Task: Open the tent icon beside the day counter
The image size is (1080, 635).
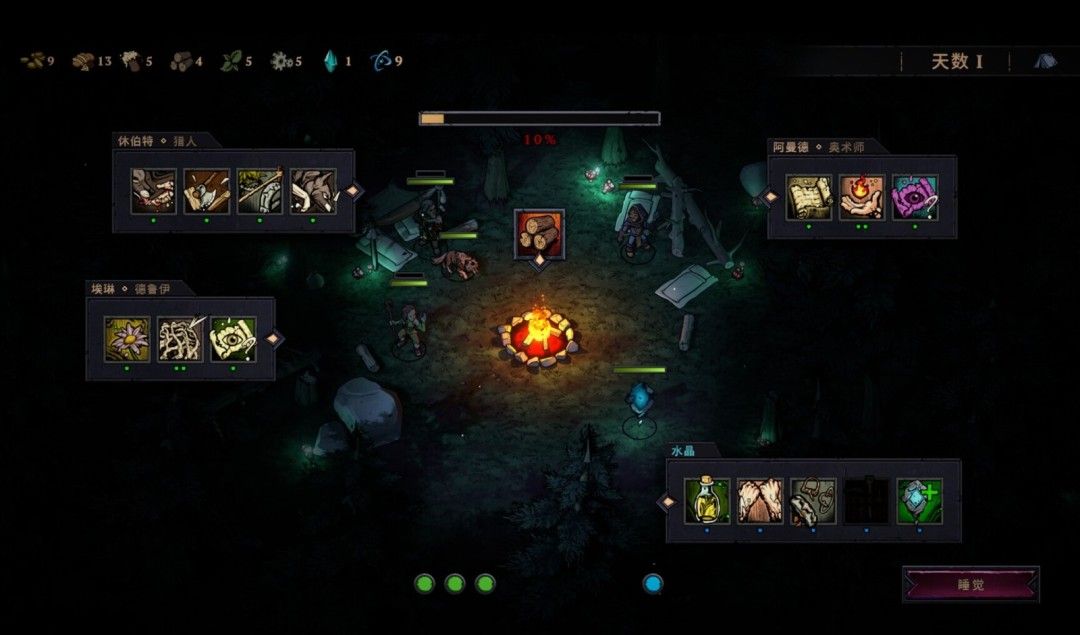Action: [x=1045, y=61]
